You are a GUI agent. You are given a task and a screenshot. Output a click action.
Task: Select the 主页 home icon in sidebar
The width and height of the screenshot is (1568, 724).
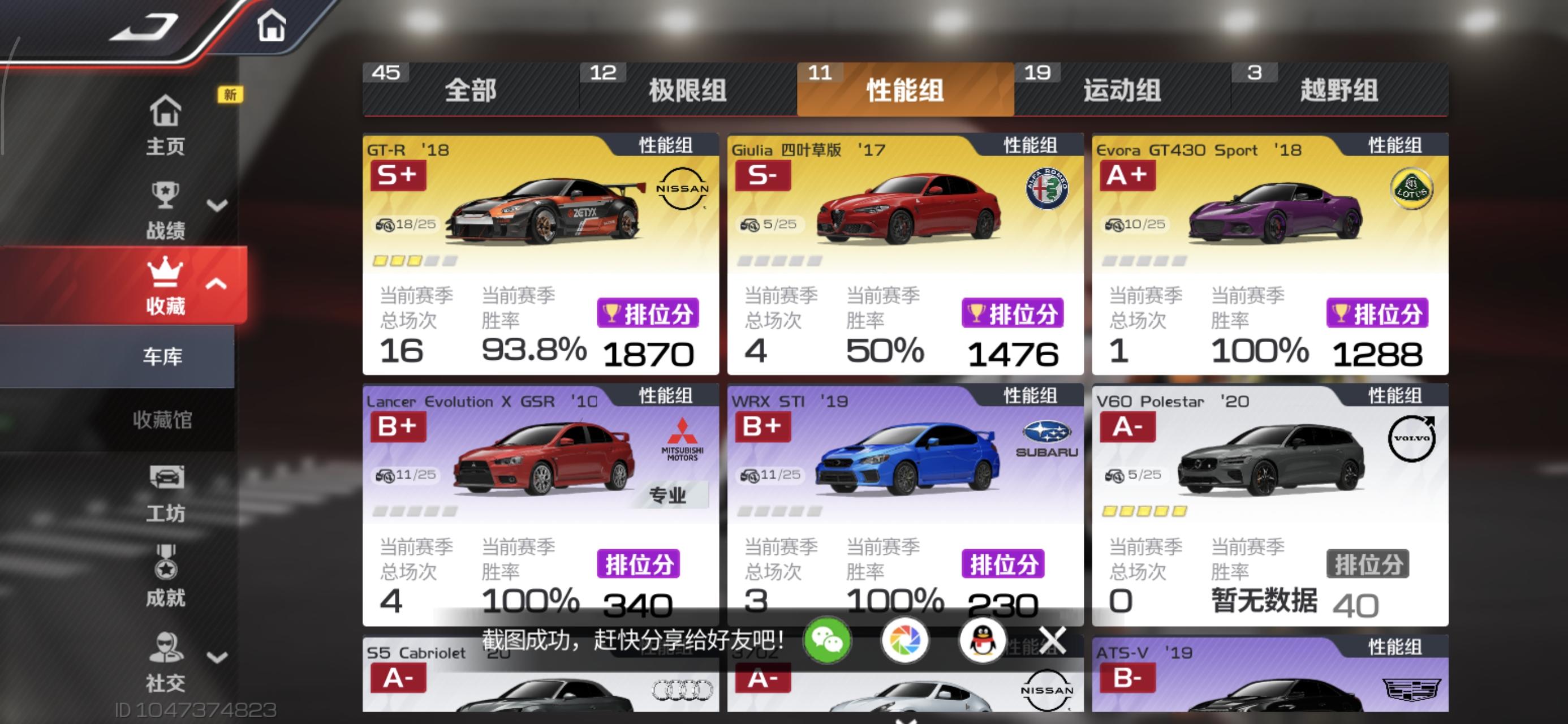166,111
